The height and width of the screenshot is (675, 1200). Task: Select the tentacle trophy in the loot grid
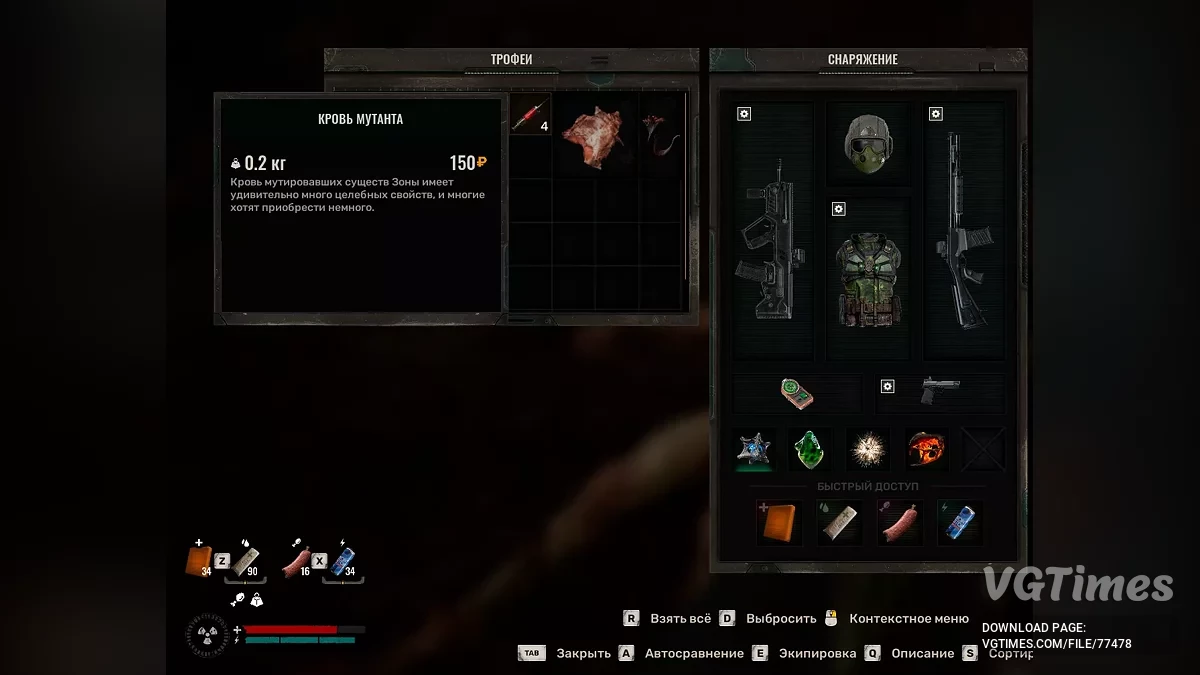click(x=661, y=136)
